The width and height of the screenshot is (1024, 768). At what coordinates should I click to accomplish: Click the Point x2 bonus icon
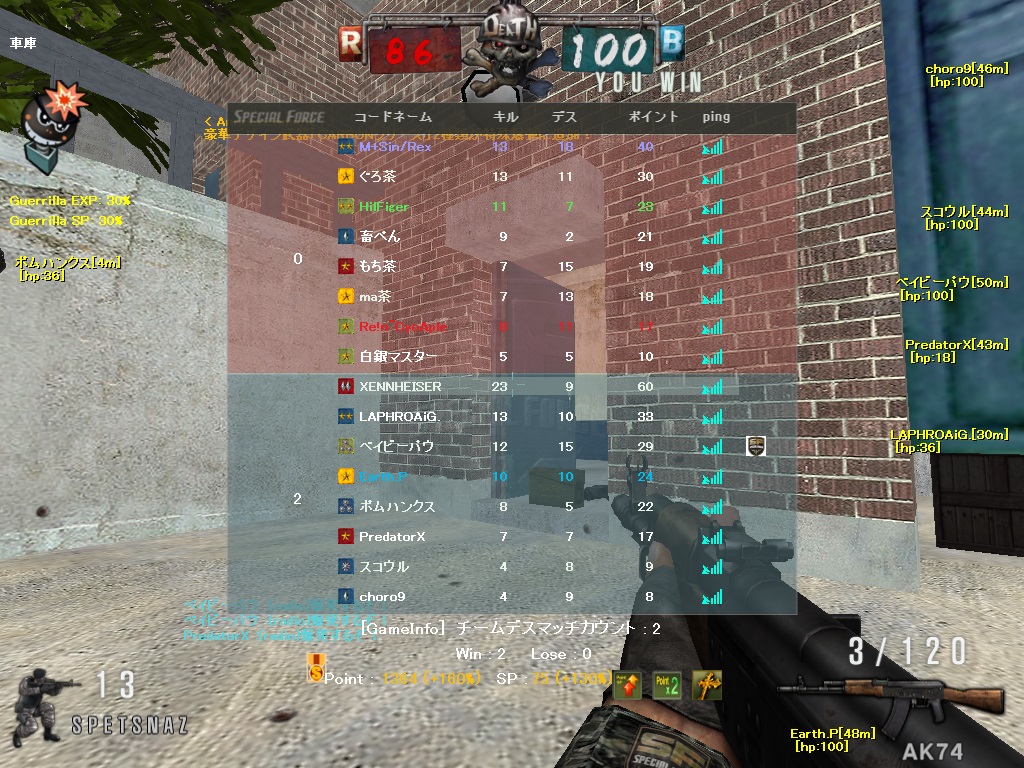666,684
